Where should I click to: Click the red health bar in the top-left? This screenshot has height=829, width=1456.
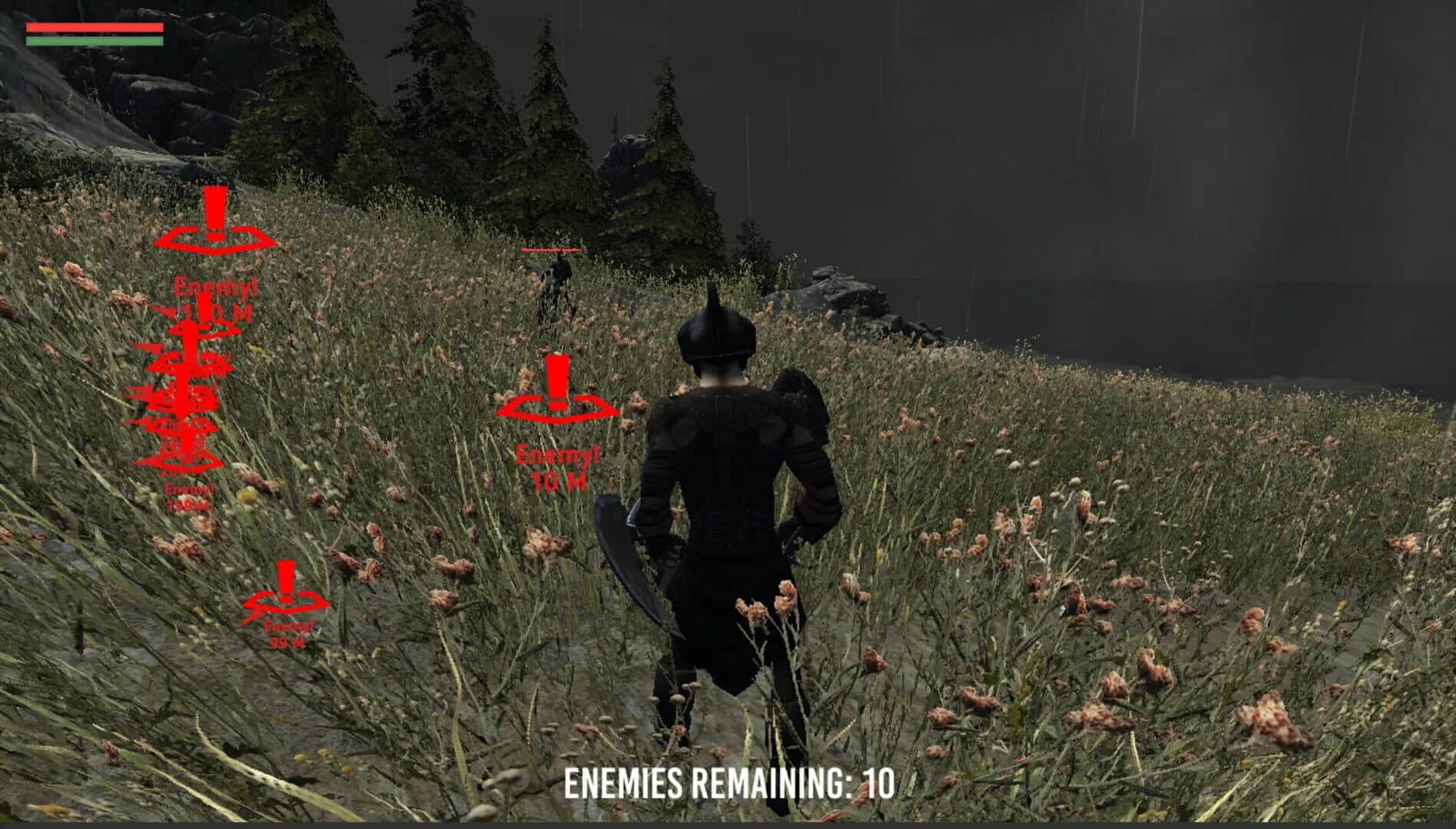click(94, 25)
